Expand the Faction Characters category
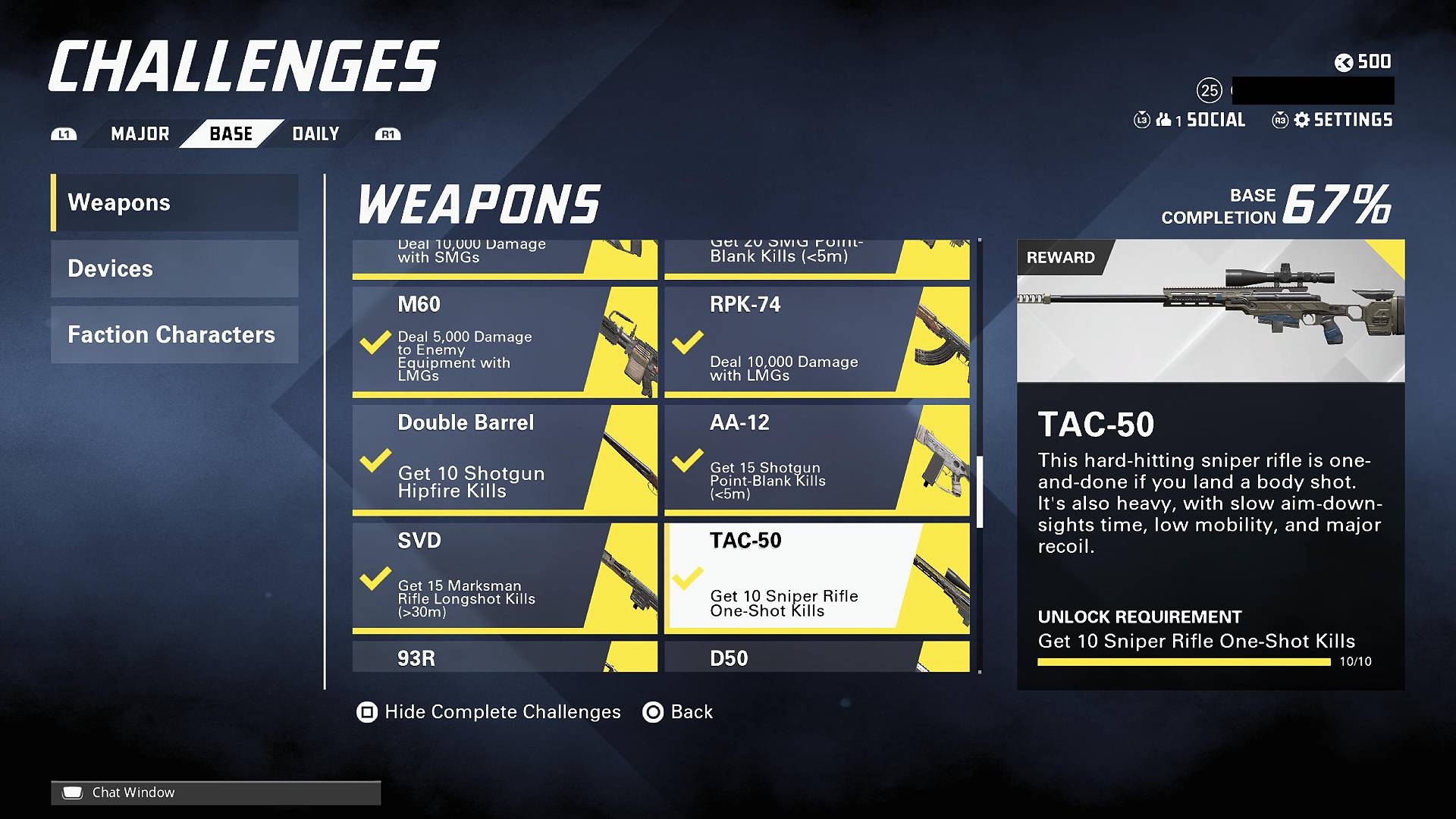The height and width of the screenshot is (819, 1456). (173, 334)
